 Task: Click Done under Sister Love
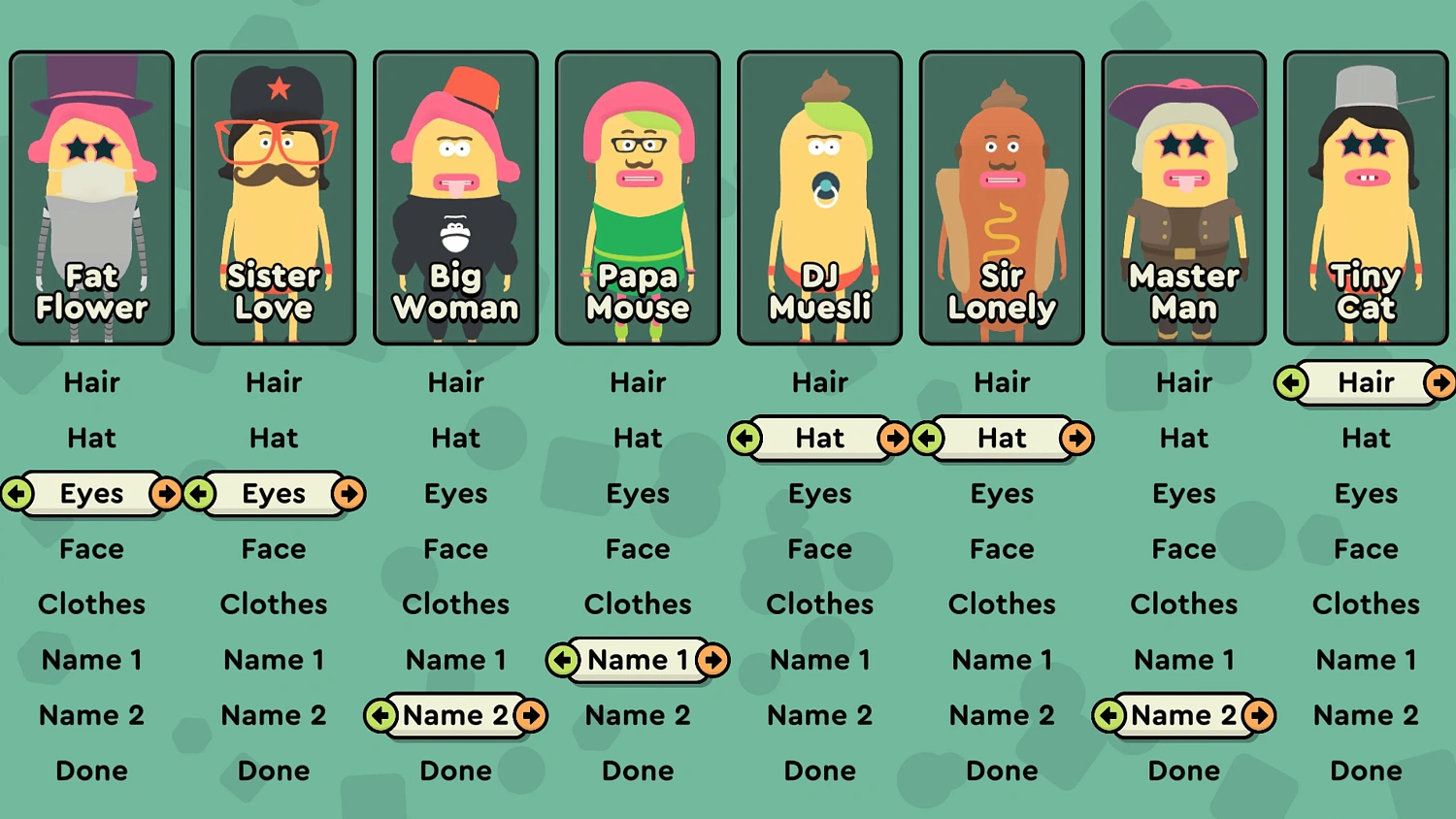click(274, 770)
